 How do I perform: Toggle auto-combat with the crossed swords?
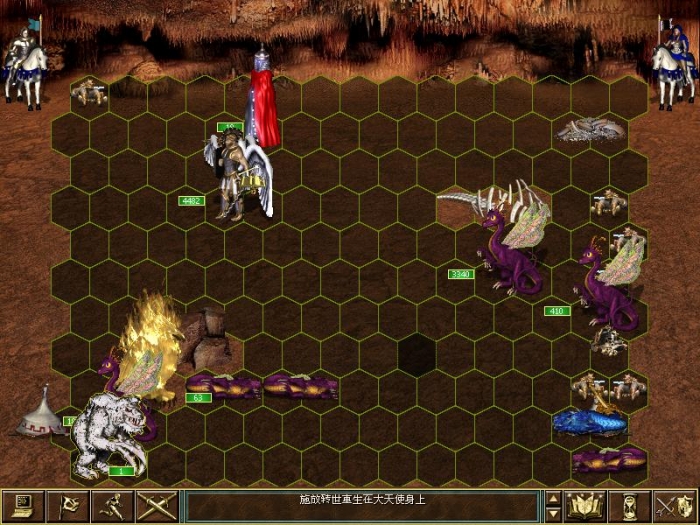tap(155, 506)
